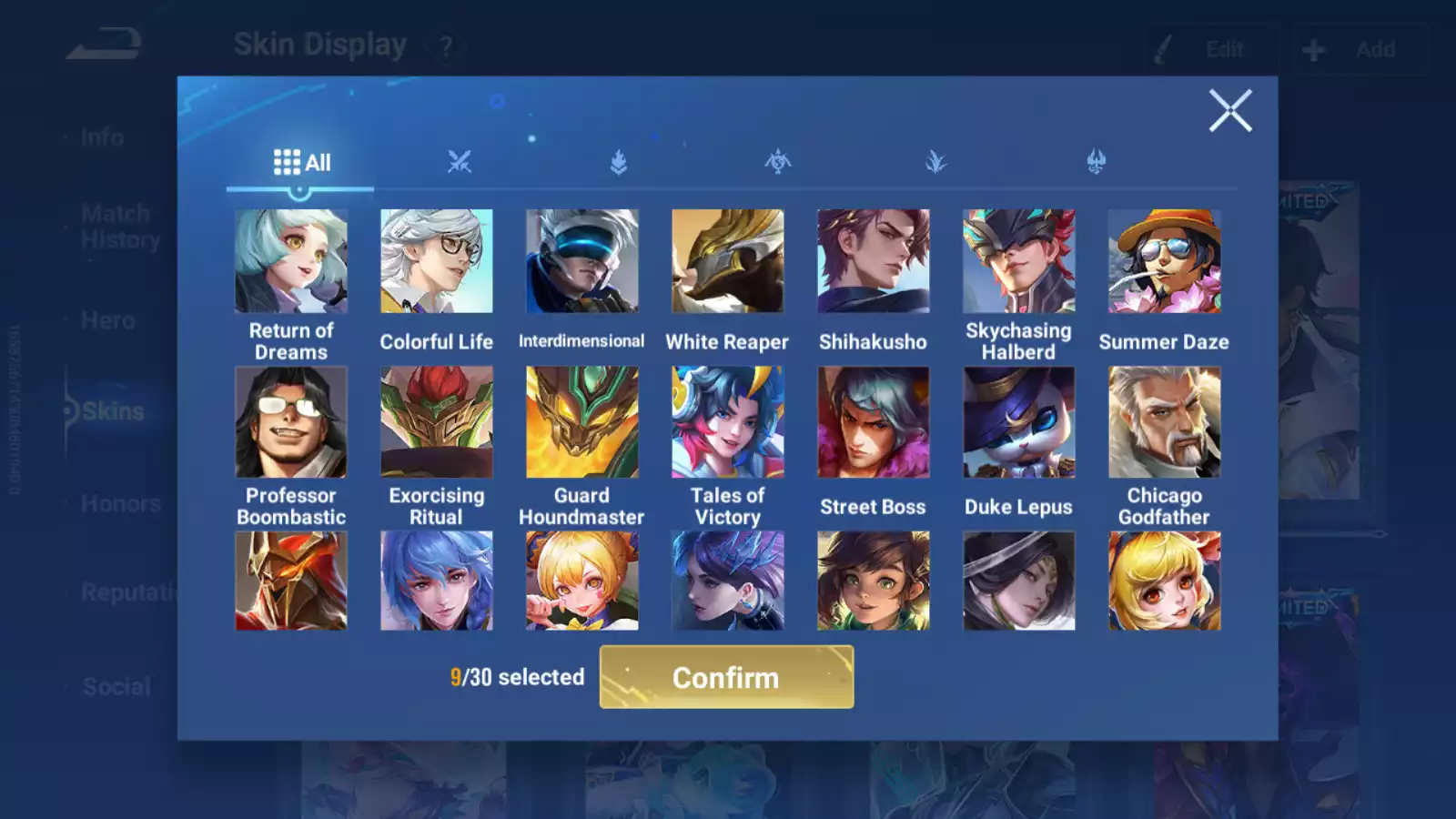1456x819 pixels.
Task: Select the Guard Houndmaster skin
Action: click(582, 422)
